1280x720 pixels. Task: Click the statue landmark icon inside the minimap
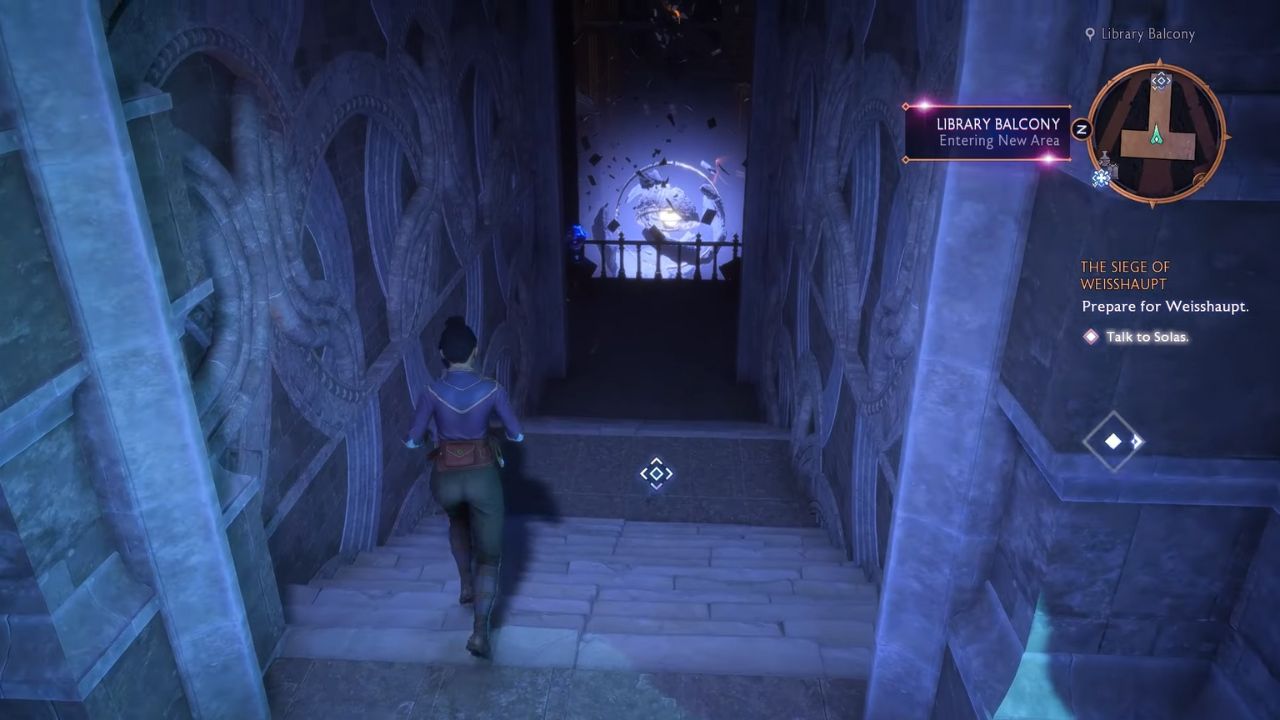click(x=1105, y=157)
